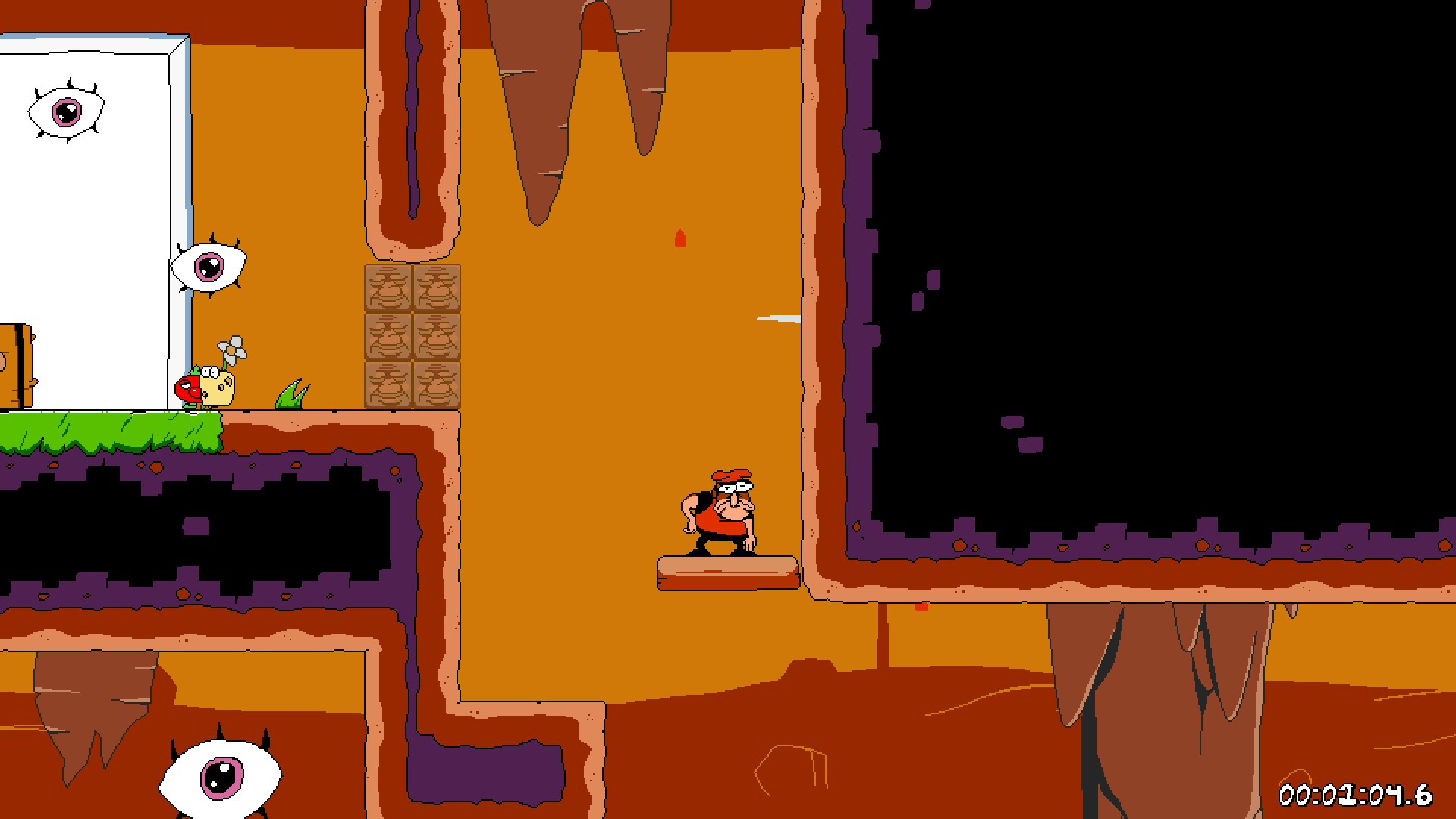Select the carved stone block stack

pos(413,337)
